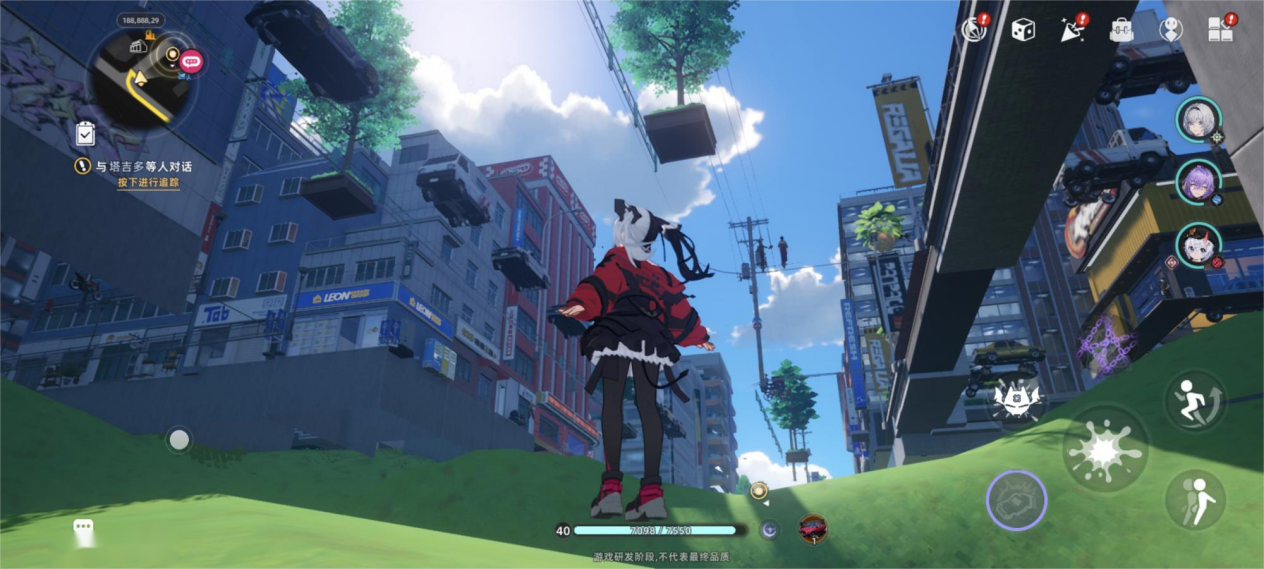Open the chat bubble icon
The width and height of the screenshot is (1264, 569).
[x=83, y=528]
